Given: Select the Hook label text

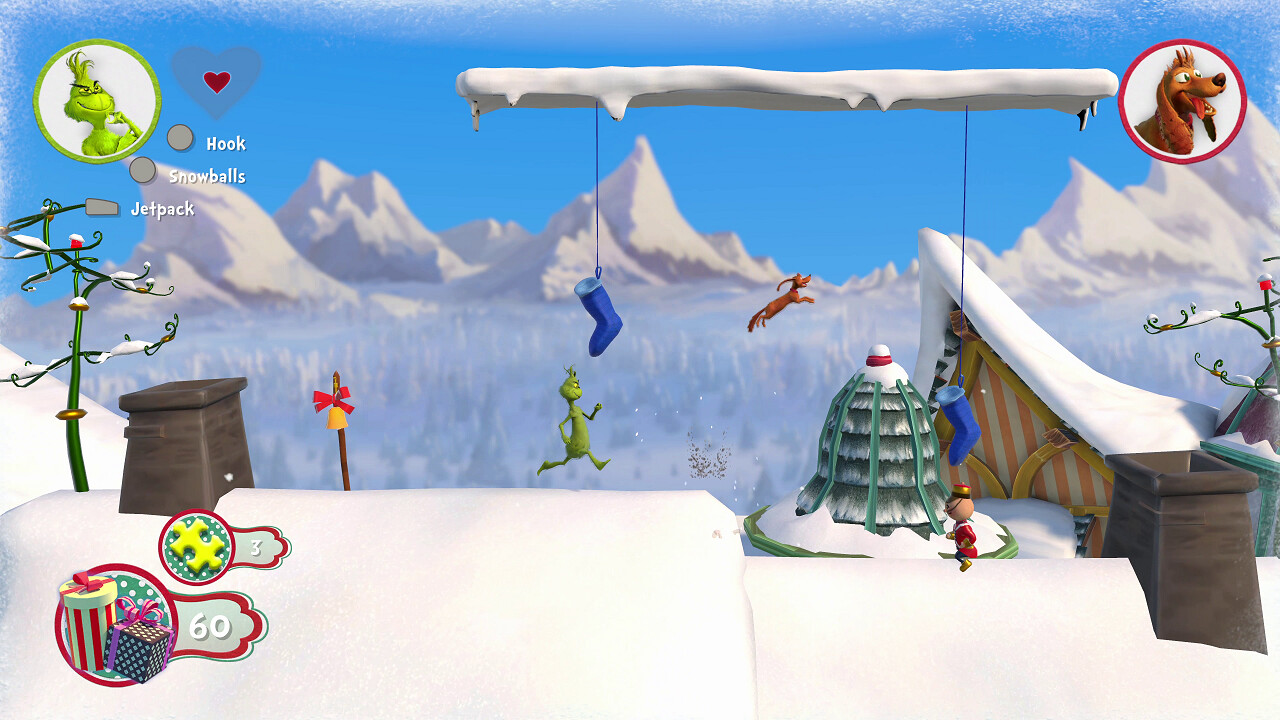Looking at the screenshot, I should coord(226,143).
